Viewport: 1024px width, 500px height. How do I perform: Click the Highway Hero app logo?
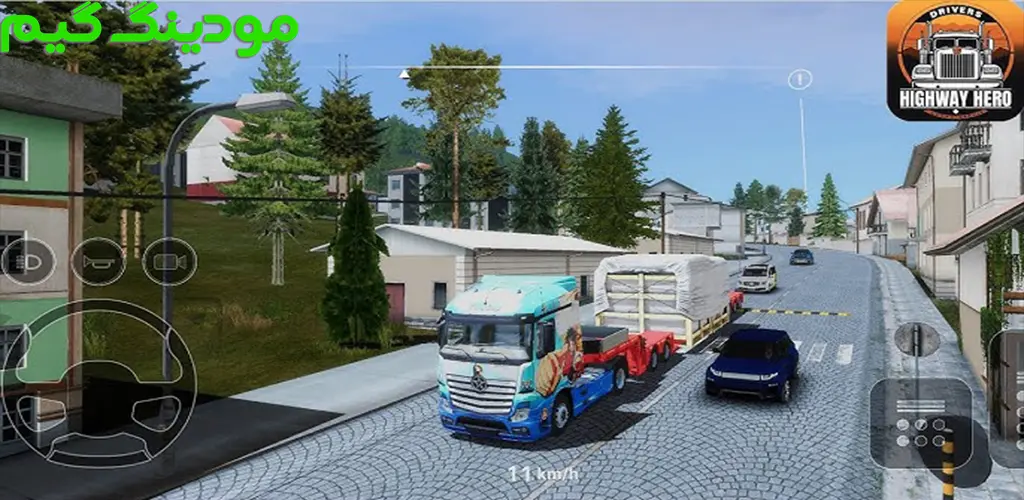[954, 60]
